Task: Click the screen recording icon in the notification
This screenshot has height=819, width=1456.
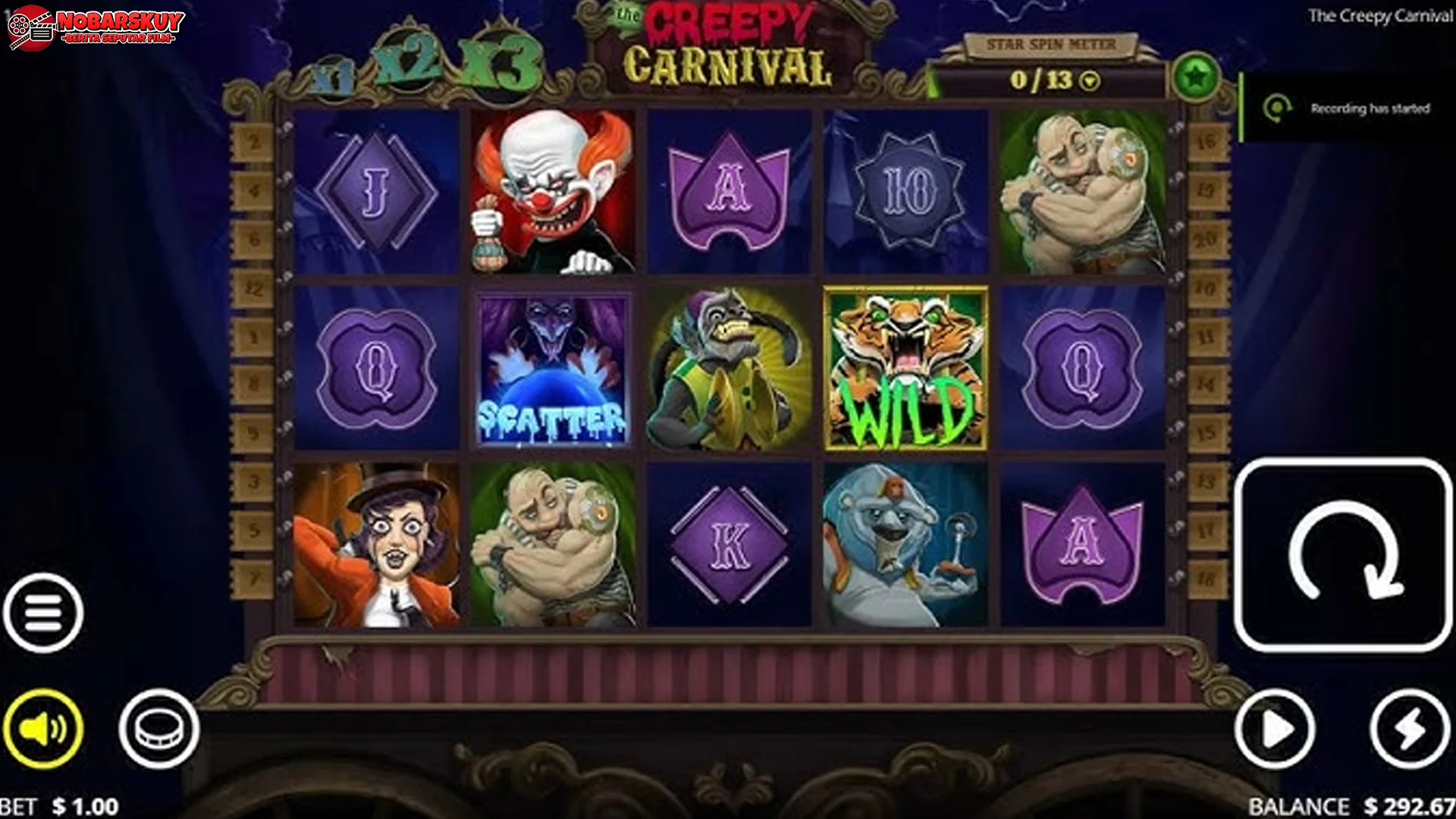Action: 1280,109
